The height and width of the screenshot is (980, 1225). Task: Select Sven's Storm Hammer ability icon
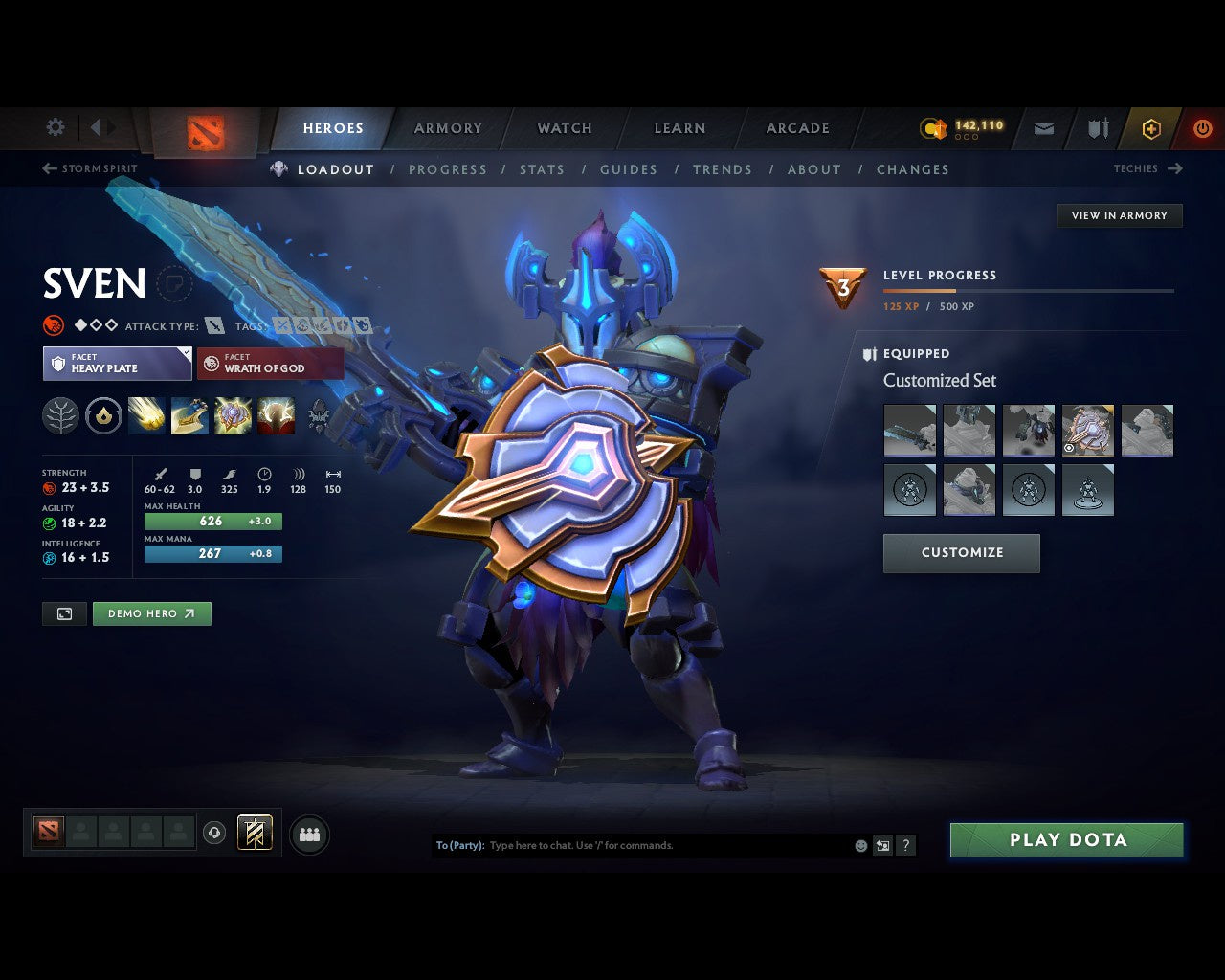(146, 415)
